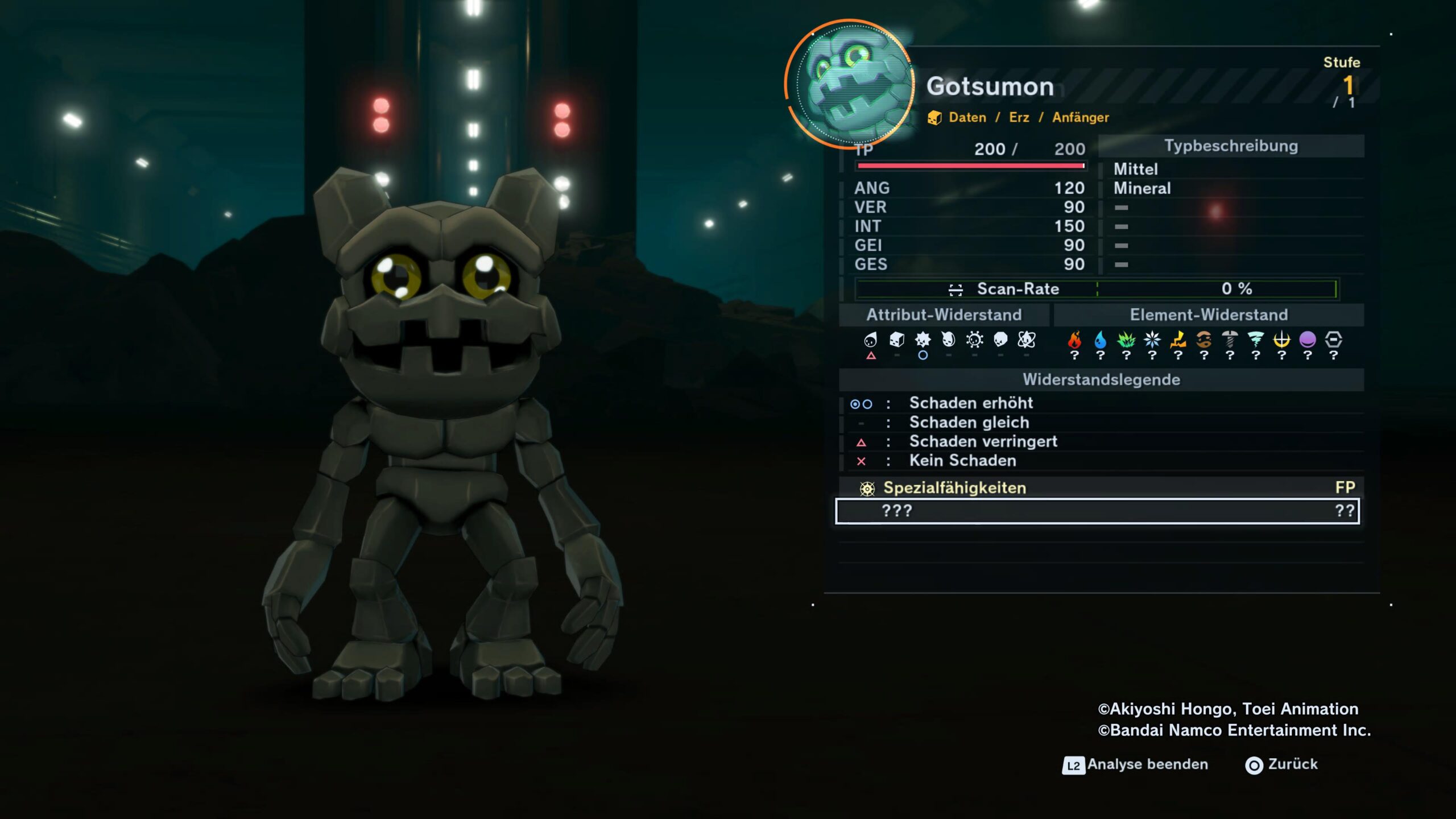Pick the green plant element icon
Viewport: 1456px width, 819px height.
[1126, 340]
